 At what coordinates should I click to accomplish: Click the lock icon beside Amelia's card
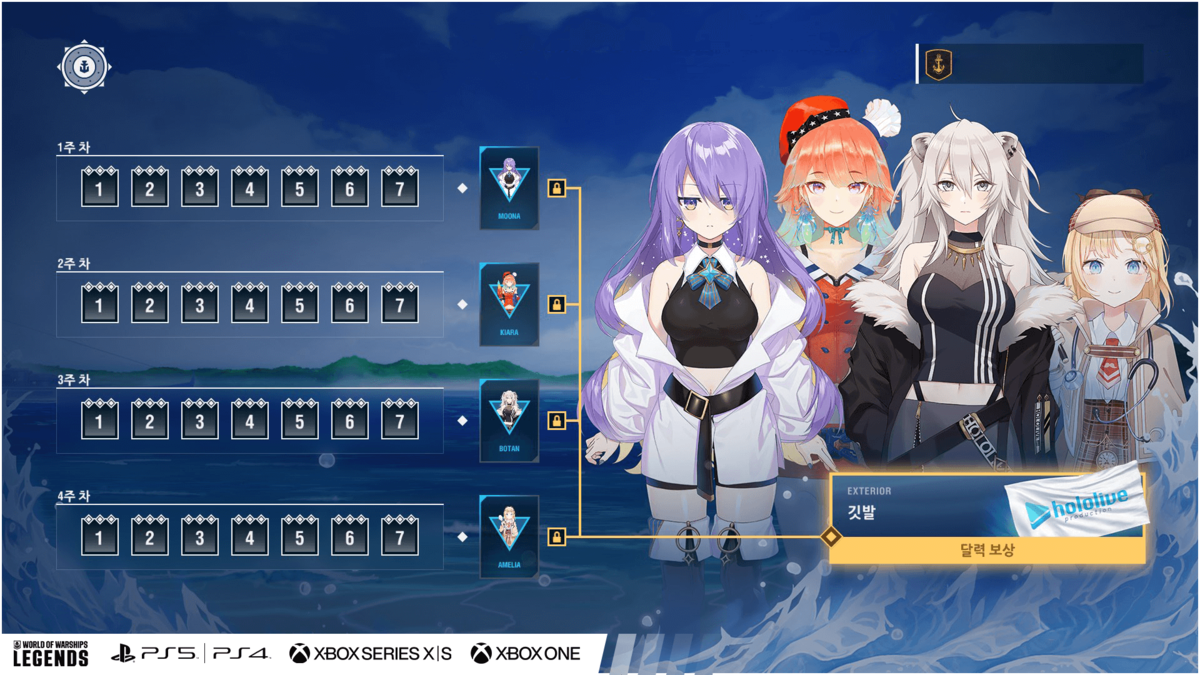(x=557, y=537)
